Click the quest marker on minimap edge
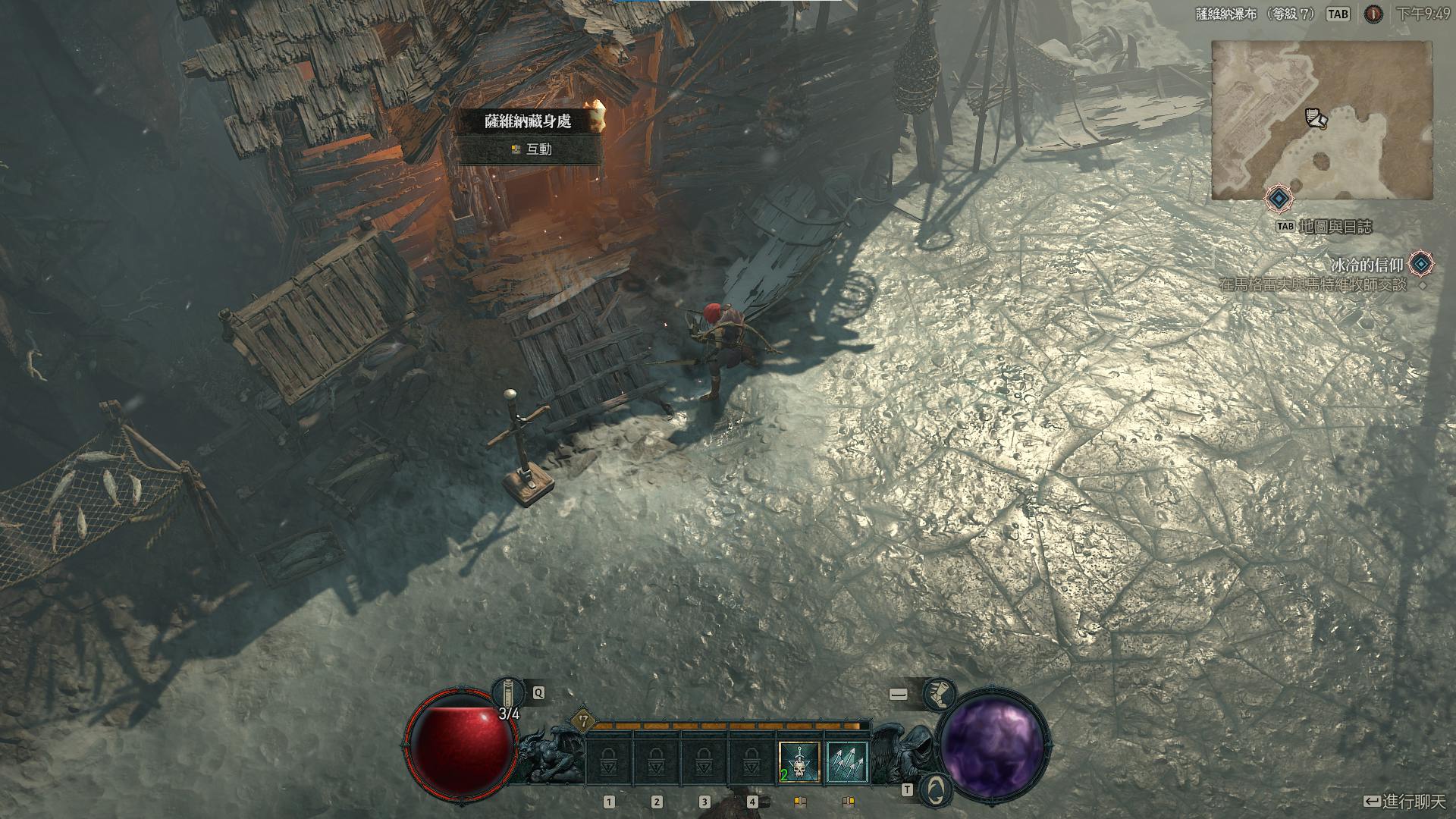Screen dimensions: 1456x819 click(1279, 199)
